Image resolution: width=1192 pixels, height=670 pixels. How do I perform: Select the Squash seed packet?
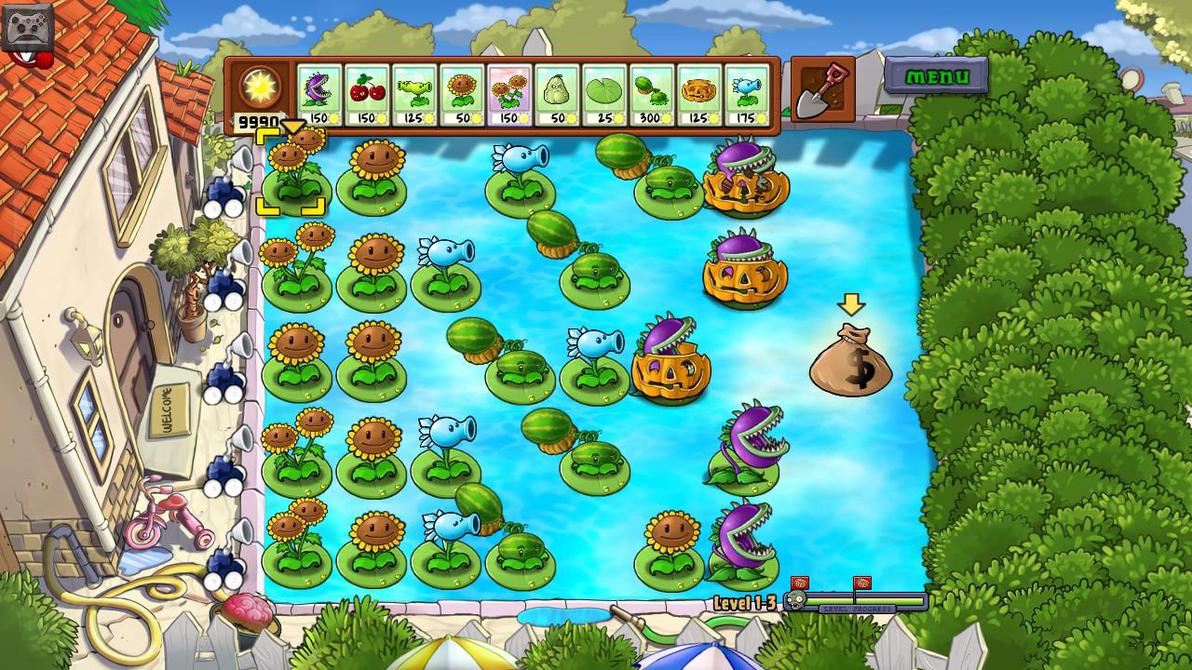pos(557,95)
